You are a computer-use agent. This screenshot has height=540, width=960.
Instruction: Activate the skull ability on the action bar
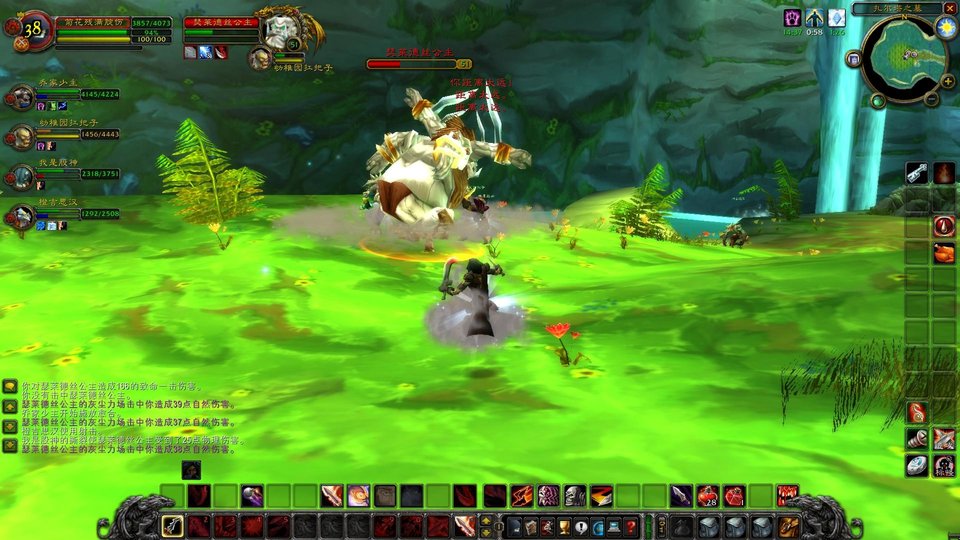coord(575,495)
